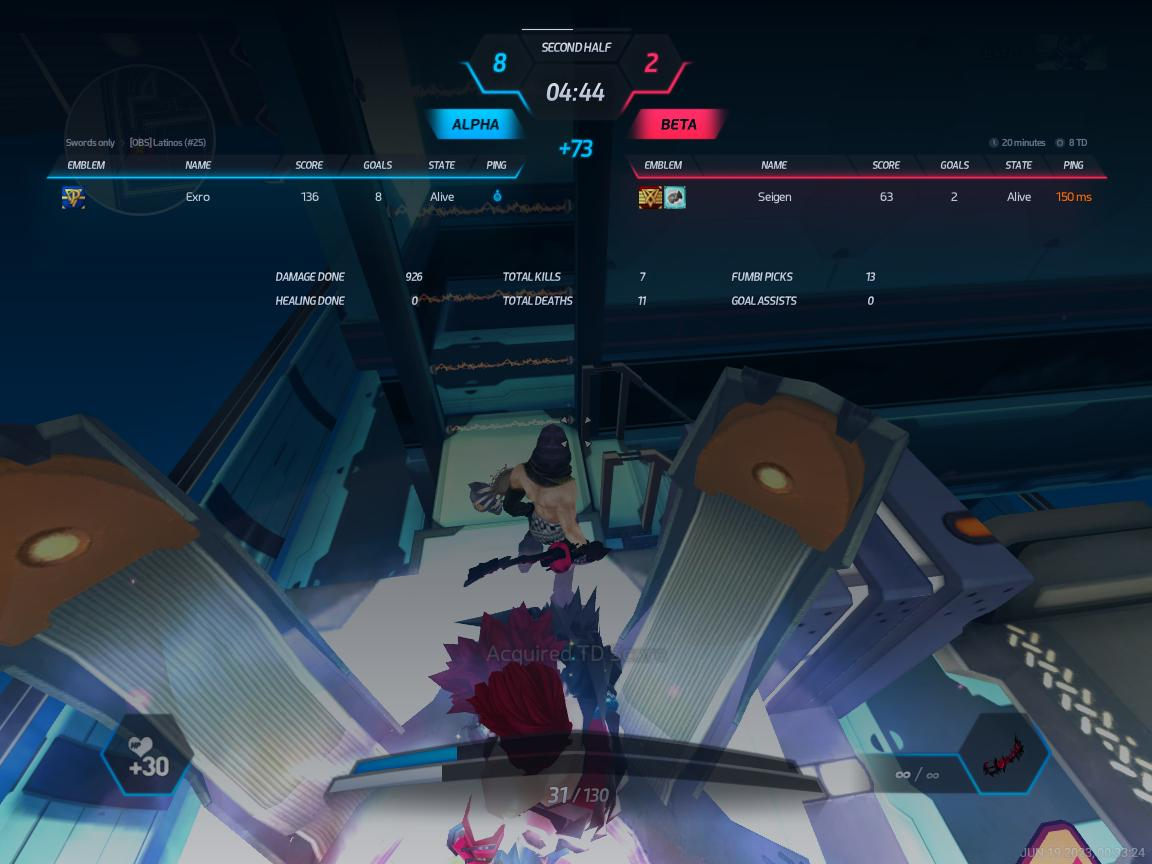1152x864 pixels.
Task: Select the equipped sword weapon icon
Action: 1003,757
